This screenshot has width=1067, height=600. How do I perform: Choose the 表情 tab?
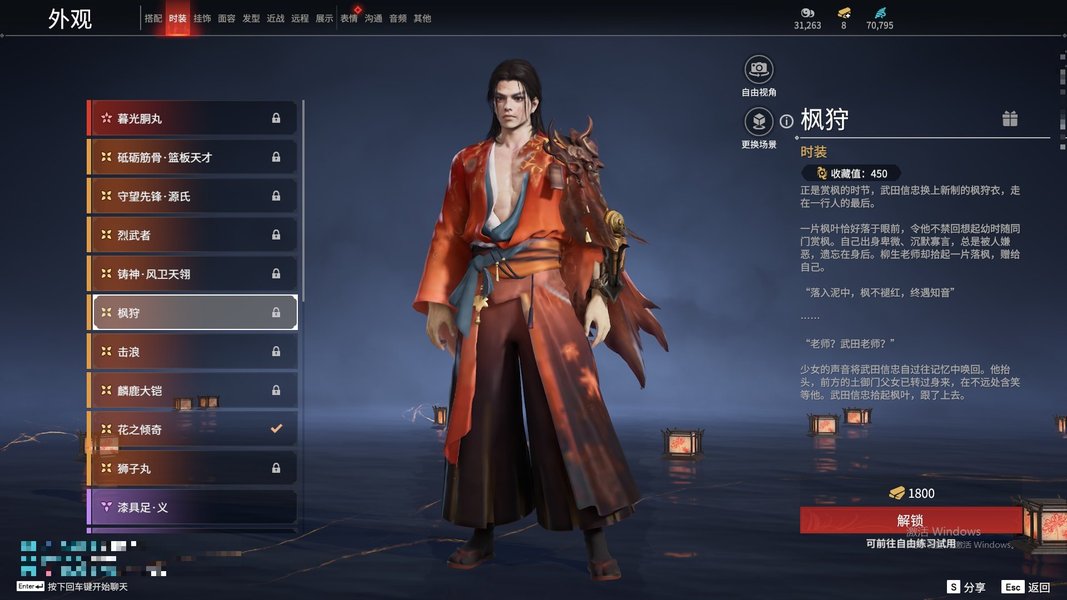tap(349, 18)
